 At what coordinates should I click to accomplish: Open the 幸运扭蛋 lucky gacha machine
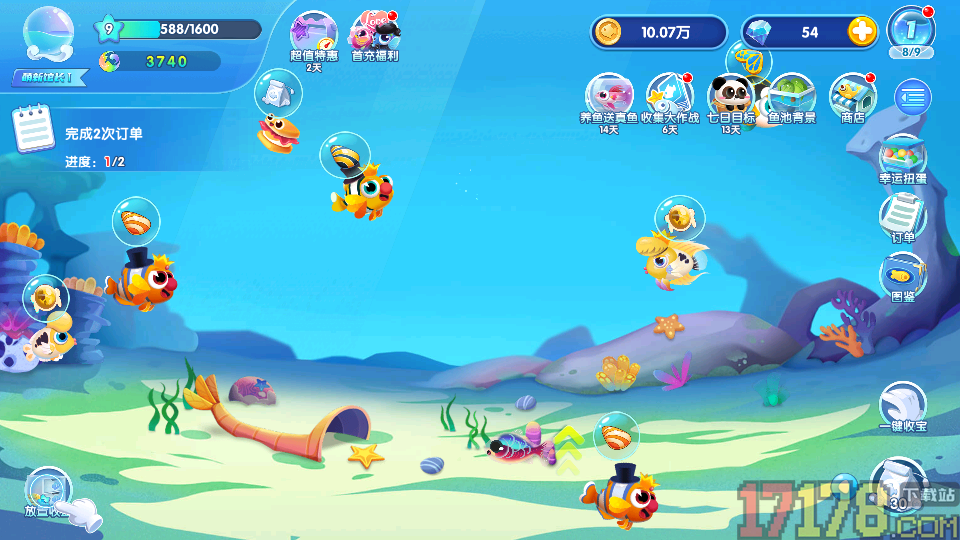902,160
